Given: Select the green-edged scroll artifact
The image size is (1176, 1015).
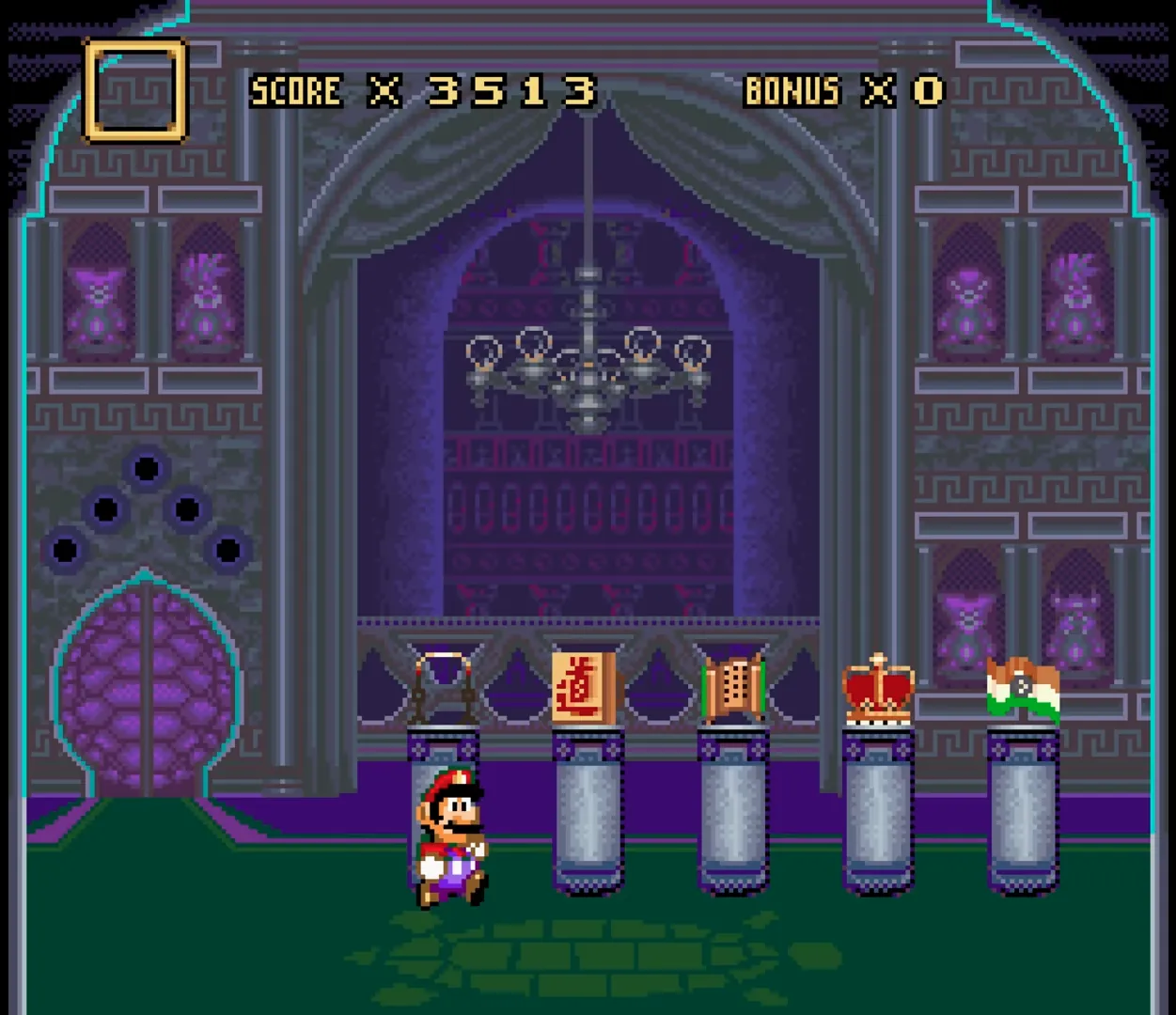Looking at the screenshot, I should point(733,688).
